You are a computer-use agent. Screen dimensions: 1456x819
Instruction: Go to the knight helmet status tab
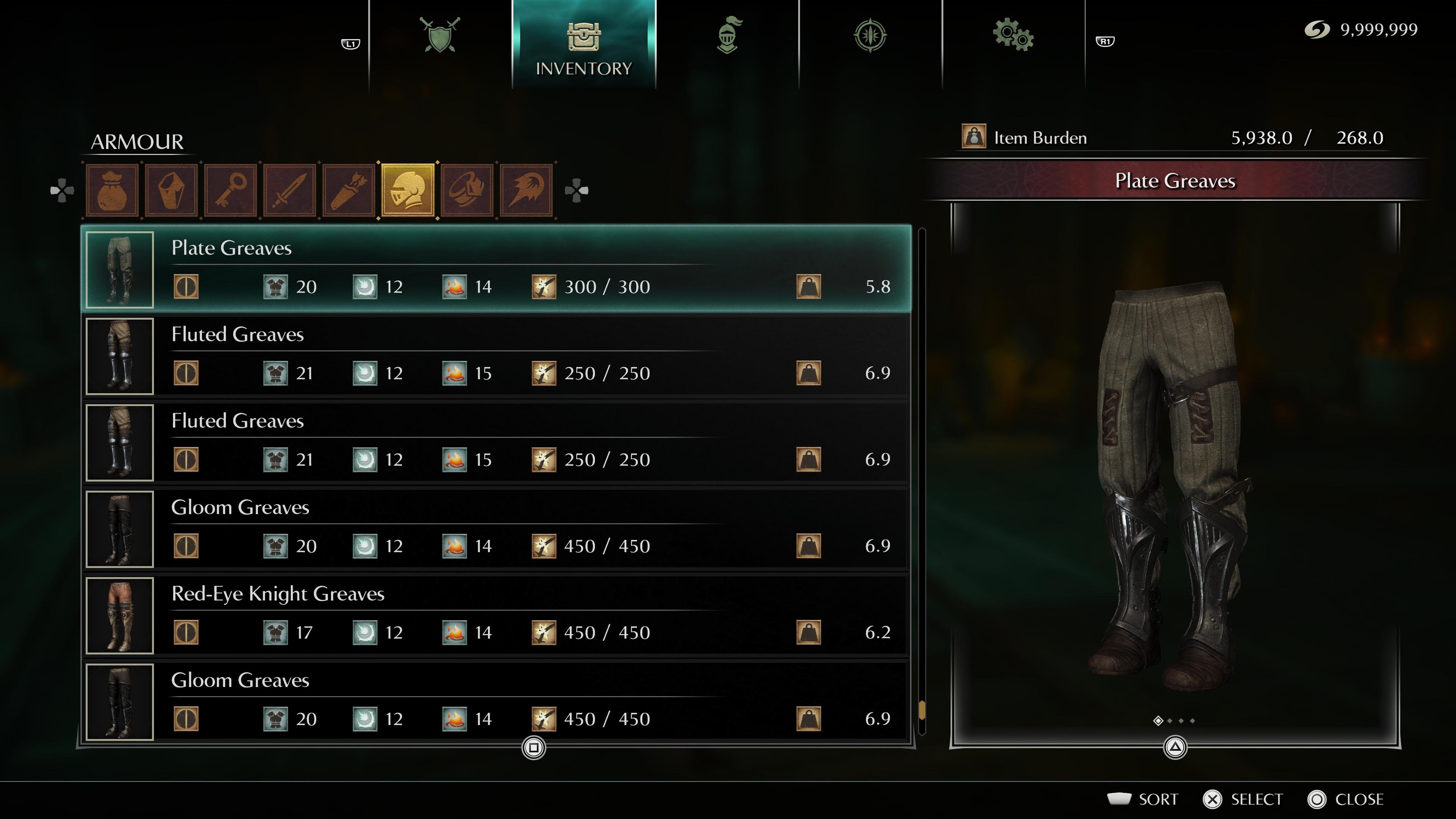coord(728,36)
